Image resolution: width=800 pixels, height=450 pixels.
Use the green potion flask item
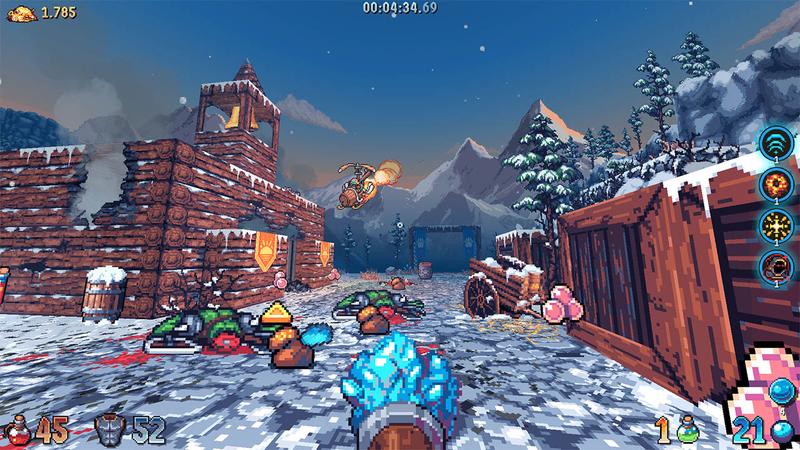click(x=688, y=431)
